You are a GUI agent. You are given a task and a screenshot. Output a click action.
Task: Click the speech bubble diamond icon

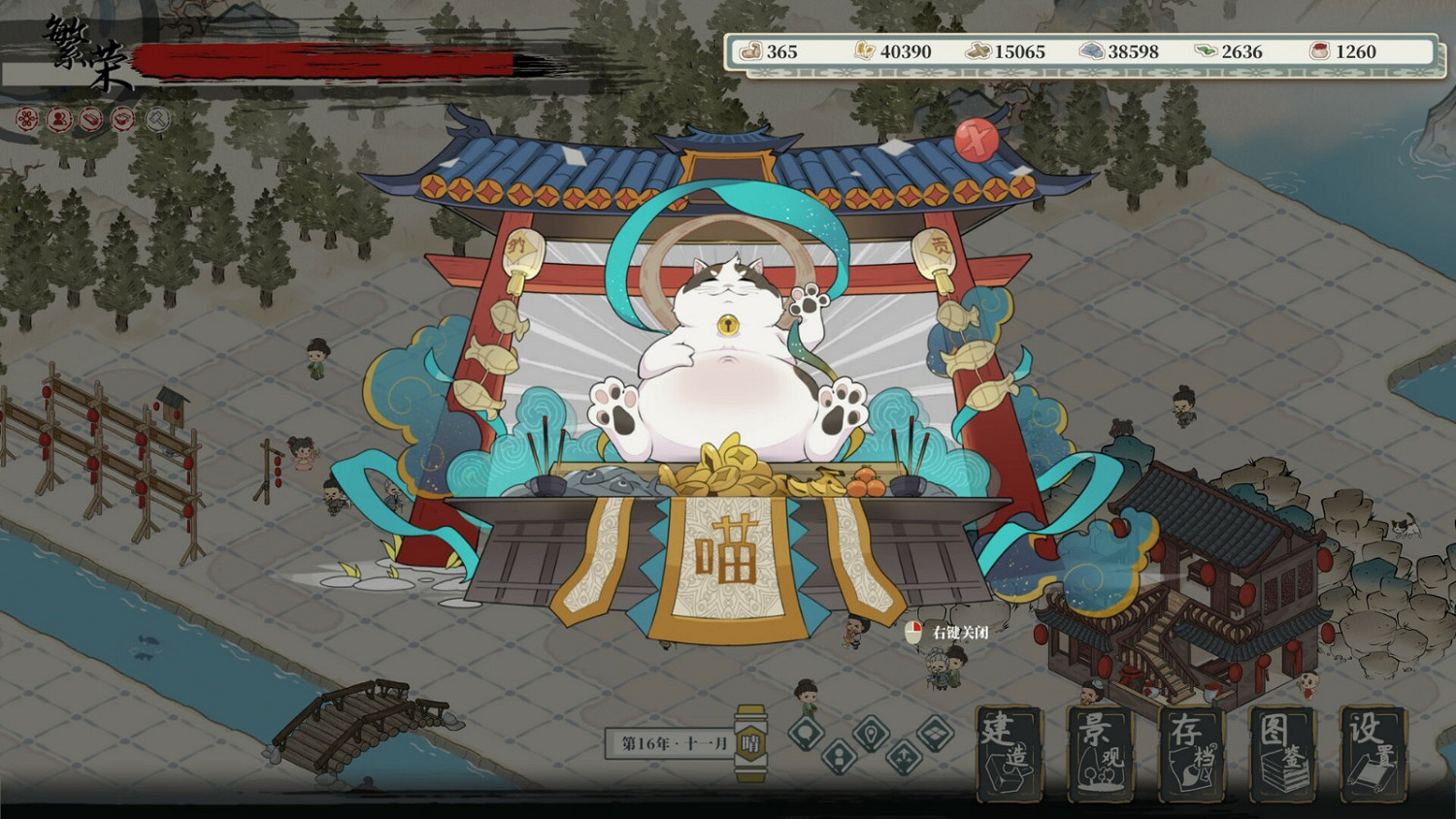[x=806, y=733]
